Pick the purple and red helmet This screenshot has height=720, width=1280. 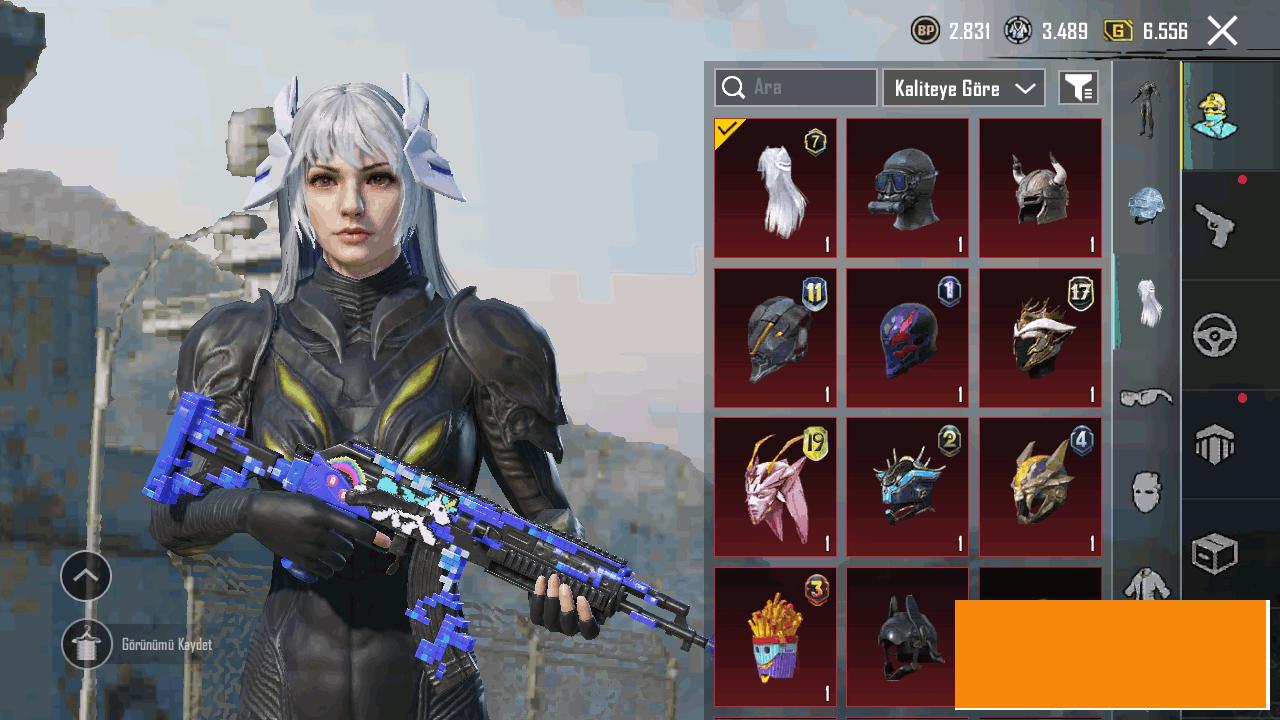(x=907, y=338)
